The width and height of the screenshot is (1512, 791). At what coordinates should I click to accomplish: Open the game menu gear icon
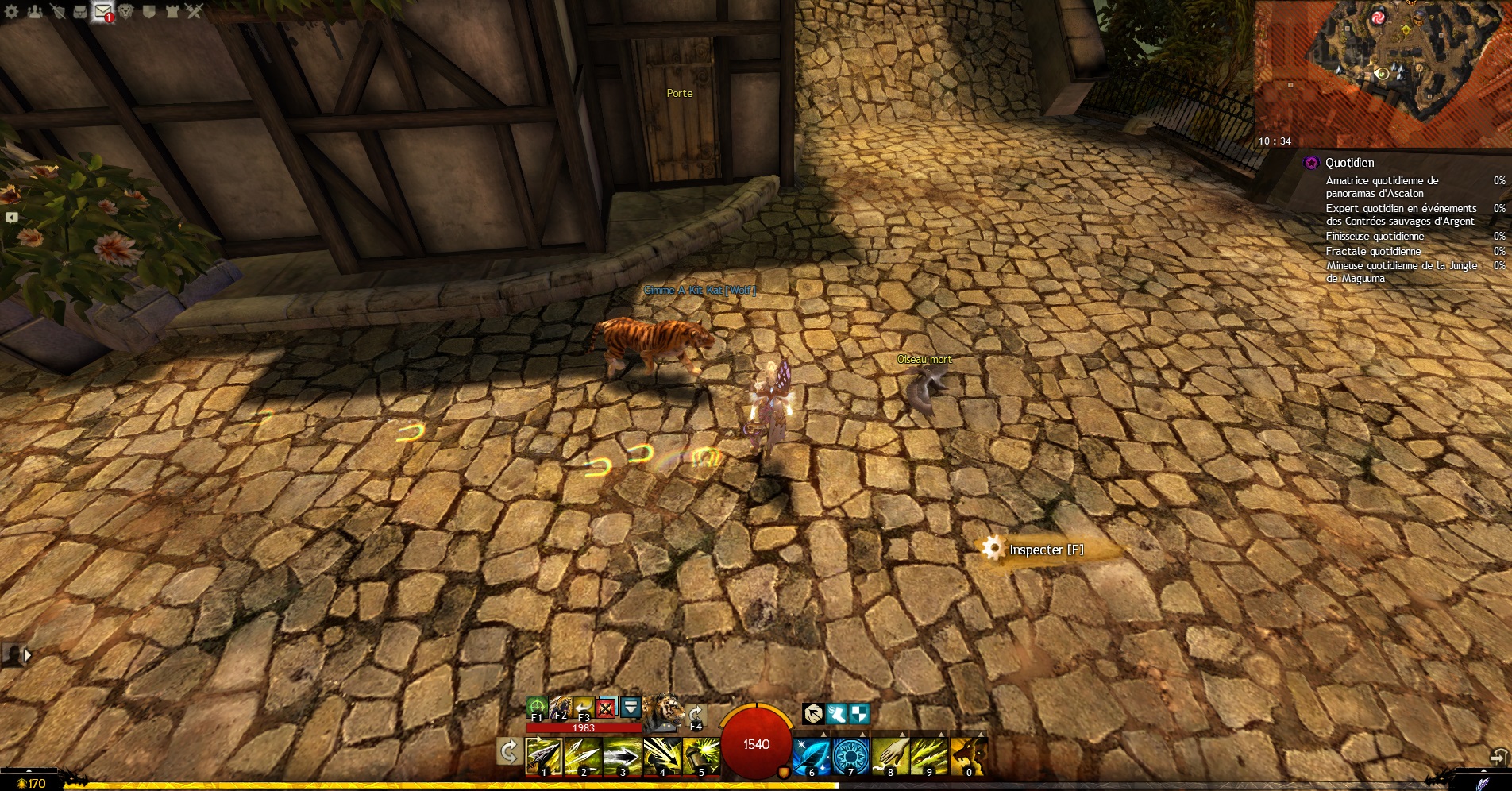tap(11, 11)
